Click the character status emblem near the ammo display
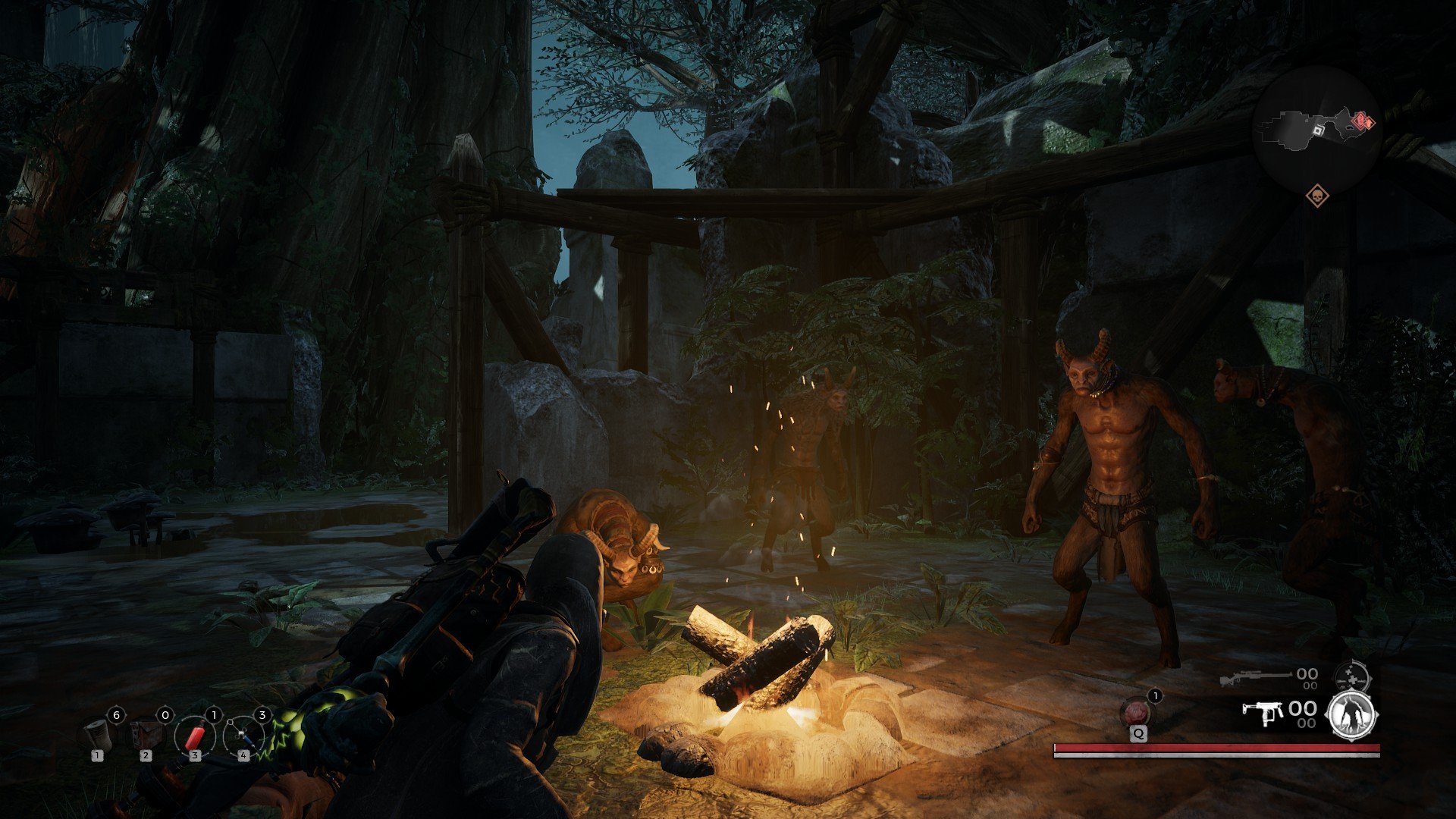This screenshot has width=1456, height=819. tap(1351, 715)
